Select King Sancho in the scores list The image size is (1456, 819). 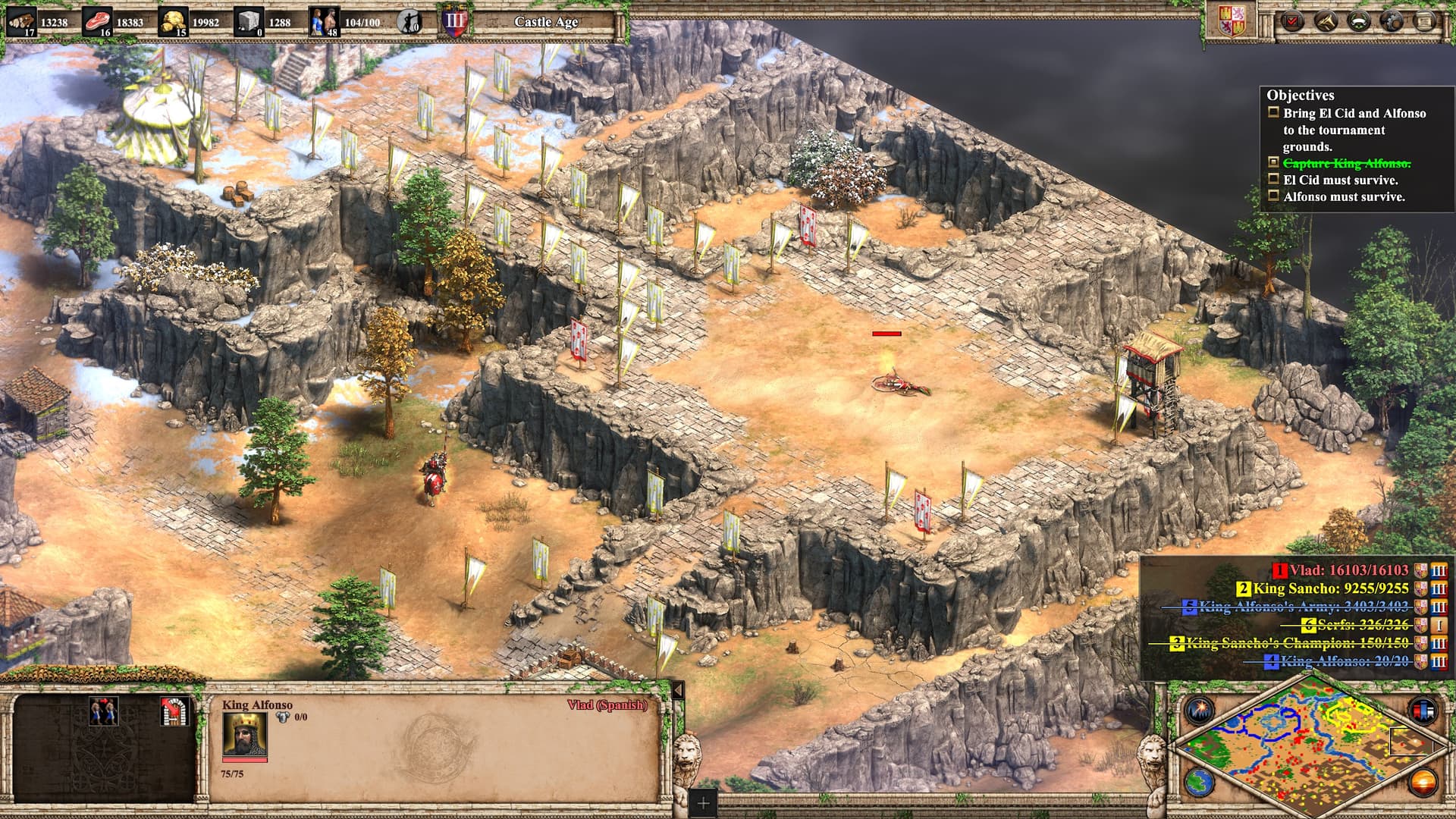[1330, 588]
